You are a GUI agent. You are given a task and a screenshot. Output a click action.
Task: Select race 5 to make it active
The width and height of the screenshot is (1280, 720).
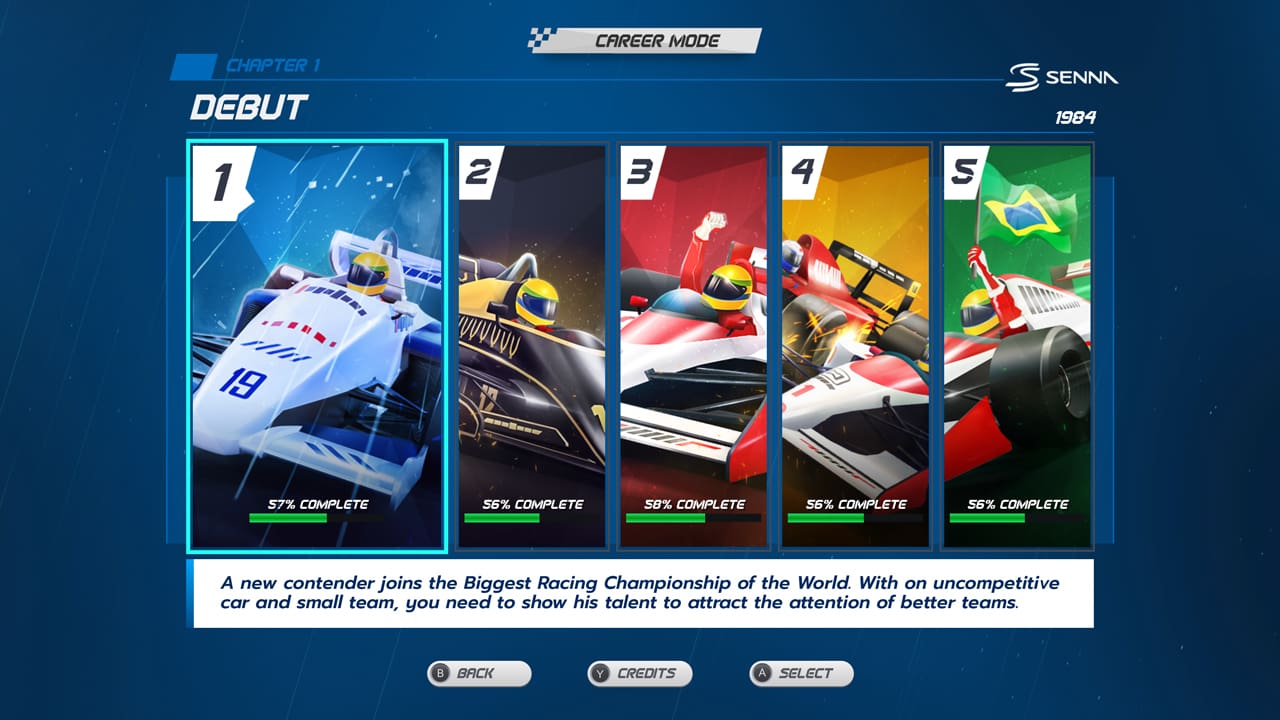point(1017,345)
